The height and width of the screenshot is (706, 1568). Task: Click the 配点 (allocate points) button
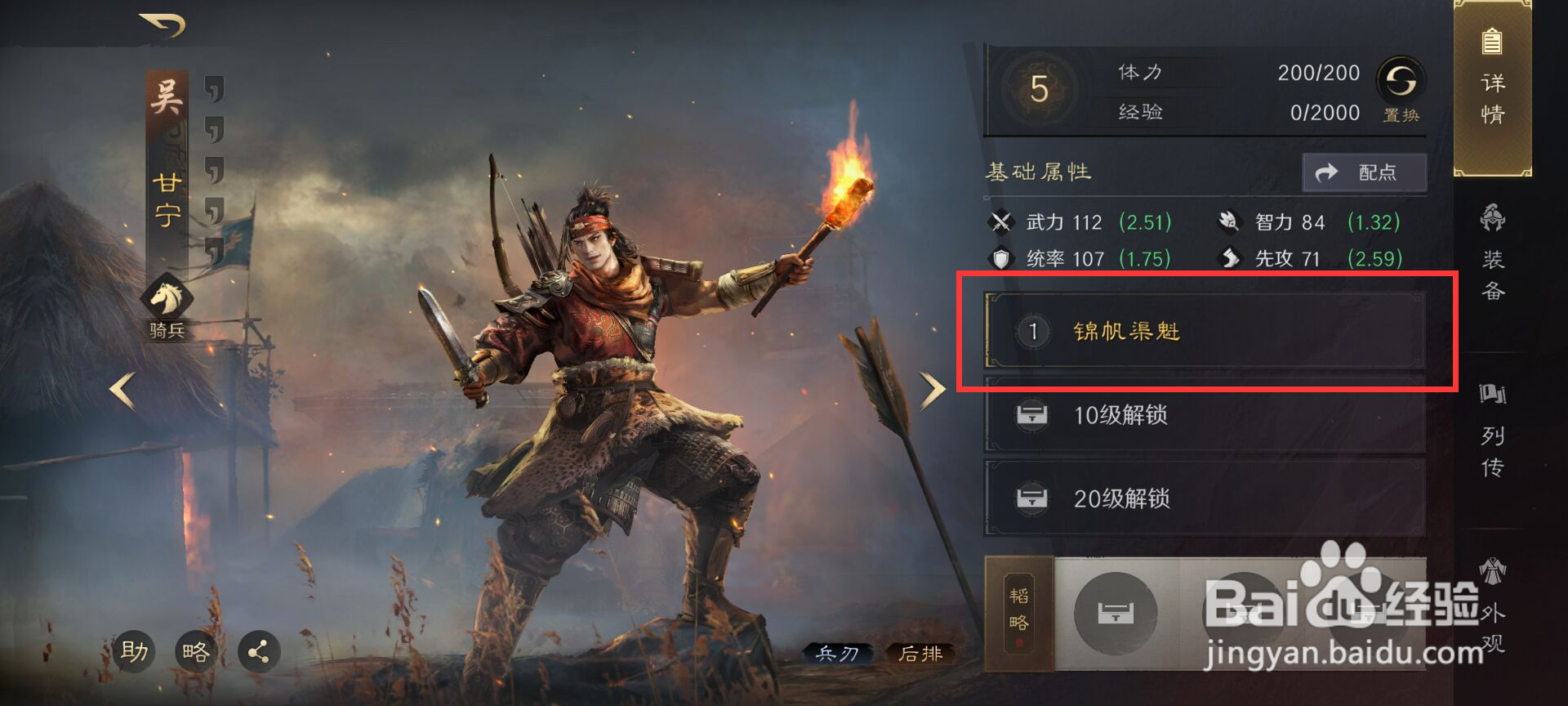[x=1362, y=172]
